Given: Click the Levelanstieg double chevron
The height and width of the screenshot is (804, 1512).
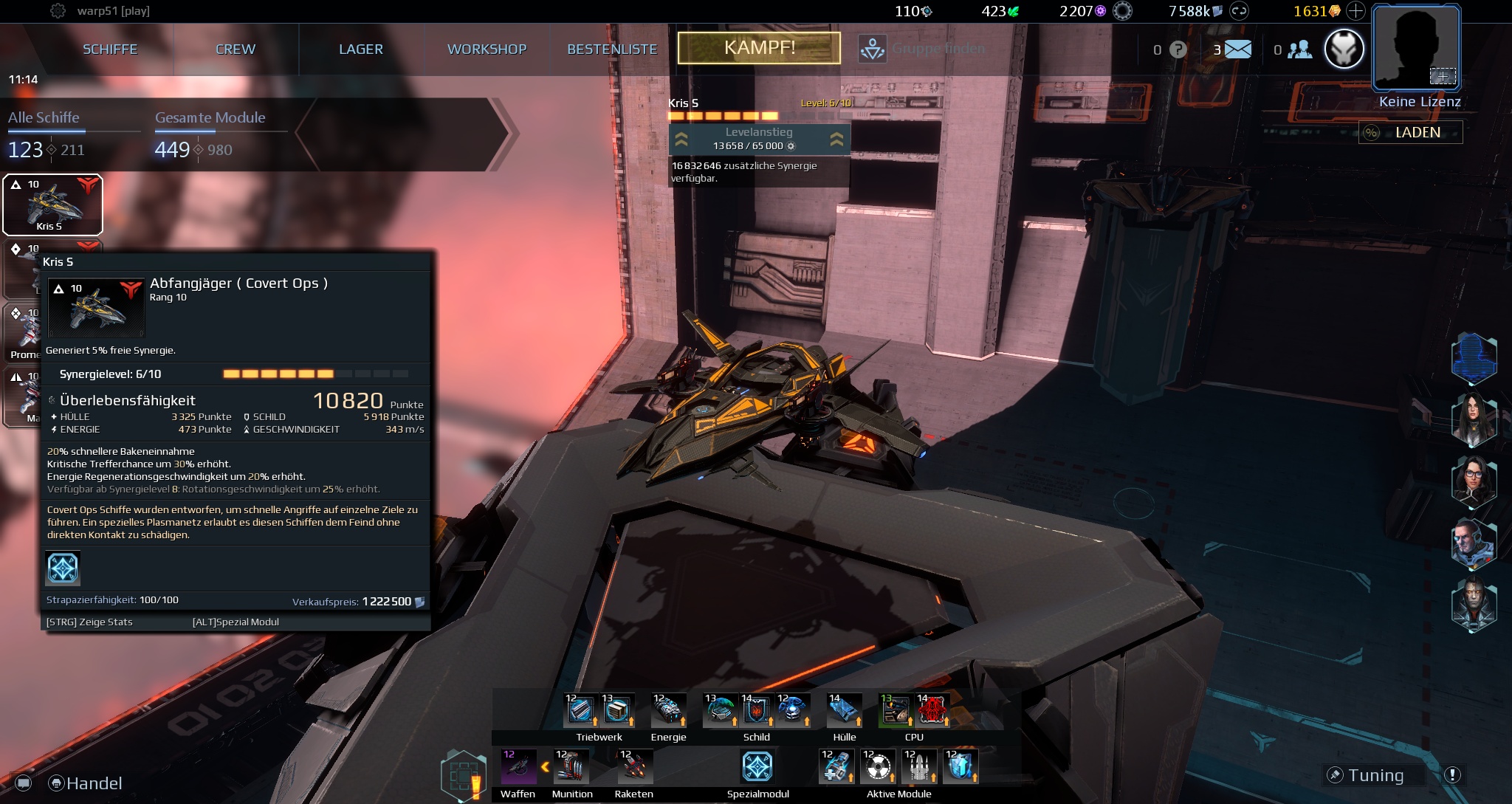Looking at the screenshot, I should [680, 139].
